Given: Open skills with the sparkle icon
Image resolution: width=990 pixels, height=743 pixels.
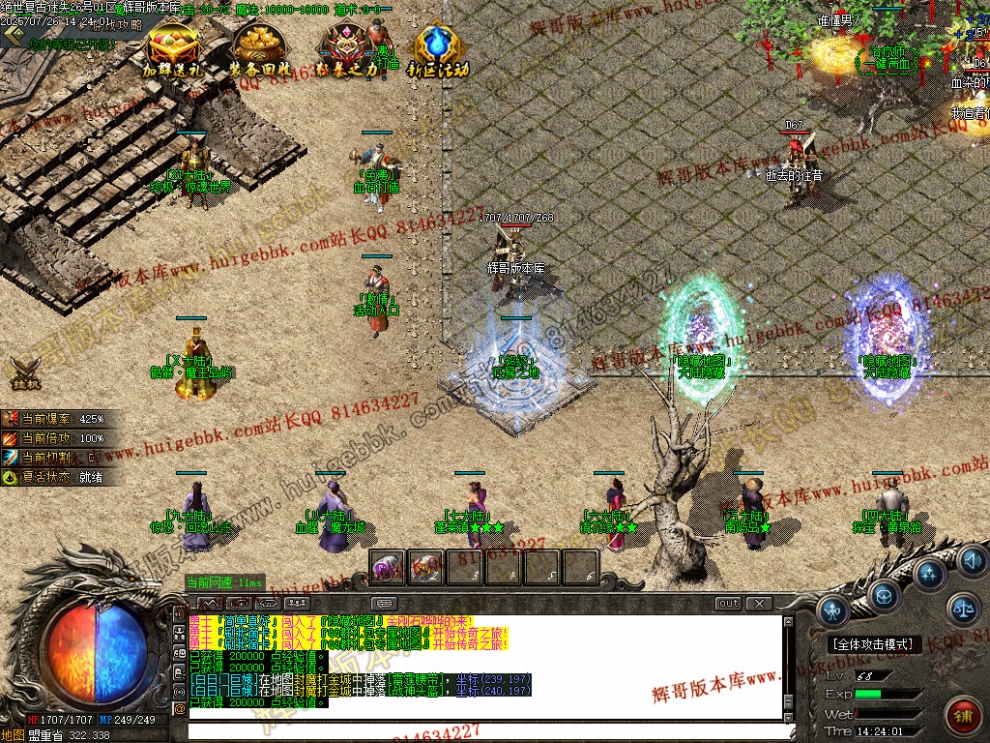Looking at the screenshot, I should [930, 574].
